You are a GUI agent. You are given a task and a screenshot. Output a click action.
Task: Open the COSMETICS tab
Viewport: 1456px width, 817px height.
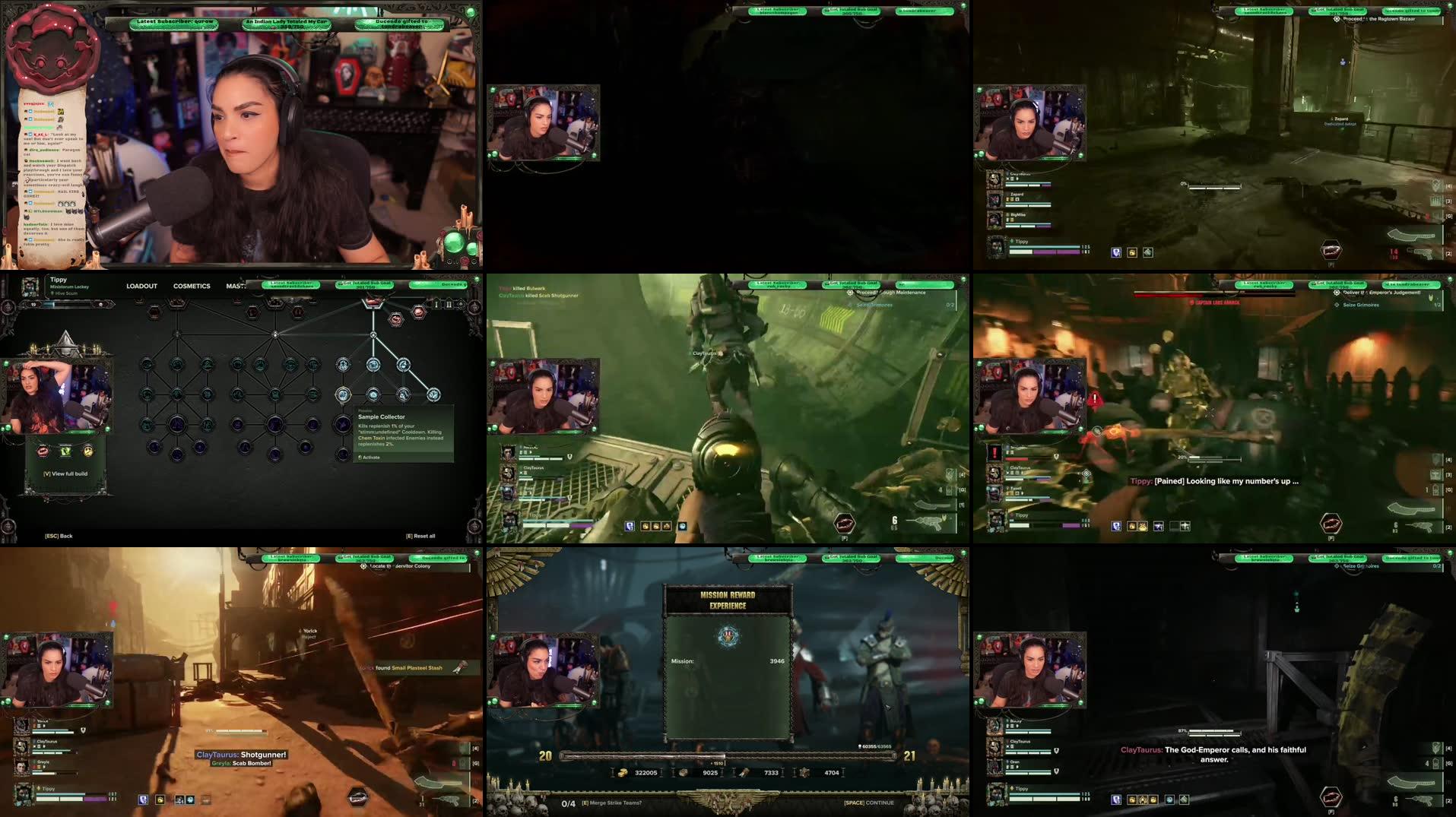192,286
